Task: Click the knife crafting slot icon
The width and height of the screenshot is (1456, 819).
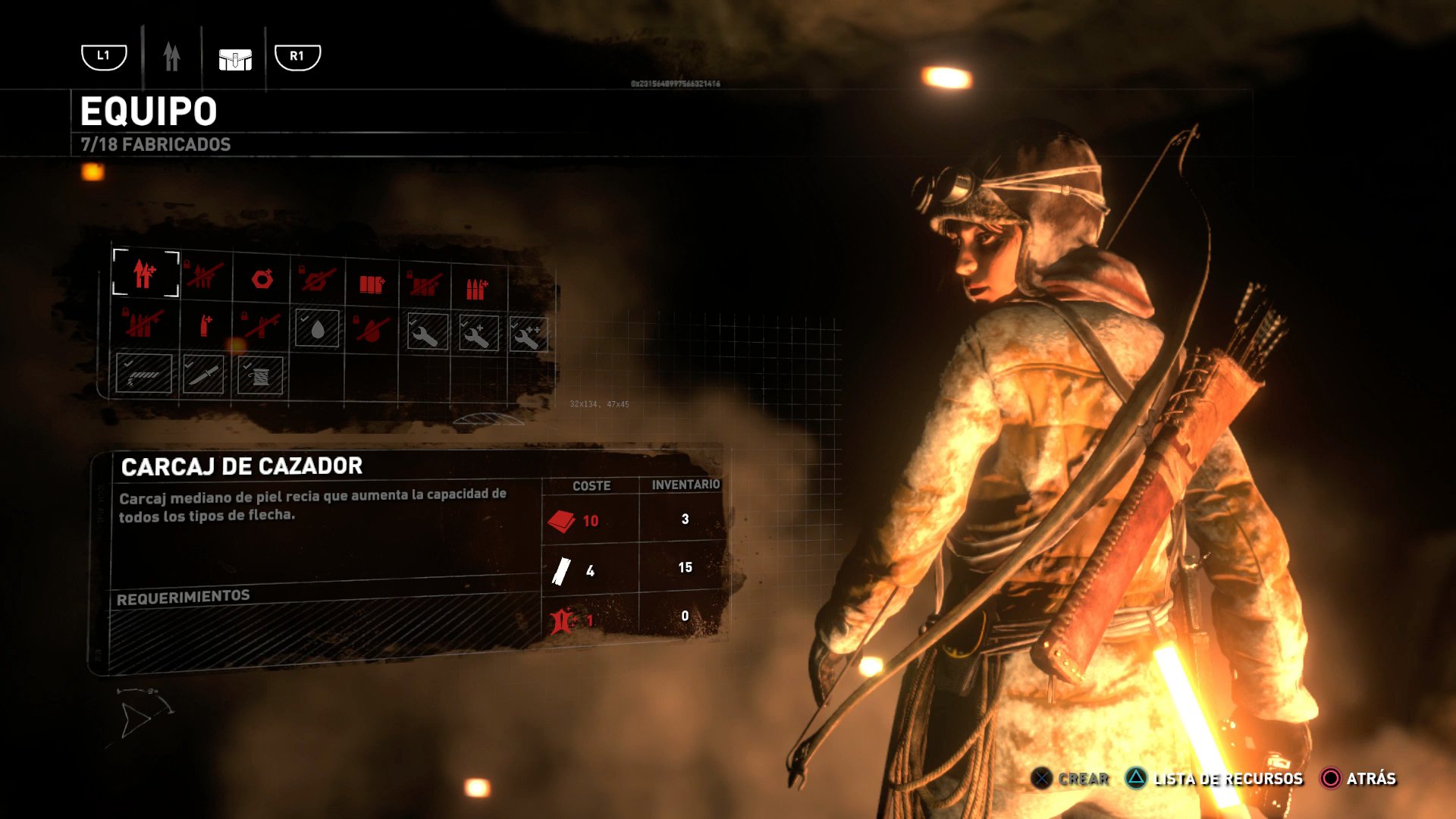Action: [203, 375]
